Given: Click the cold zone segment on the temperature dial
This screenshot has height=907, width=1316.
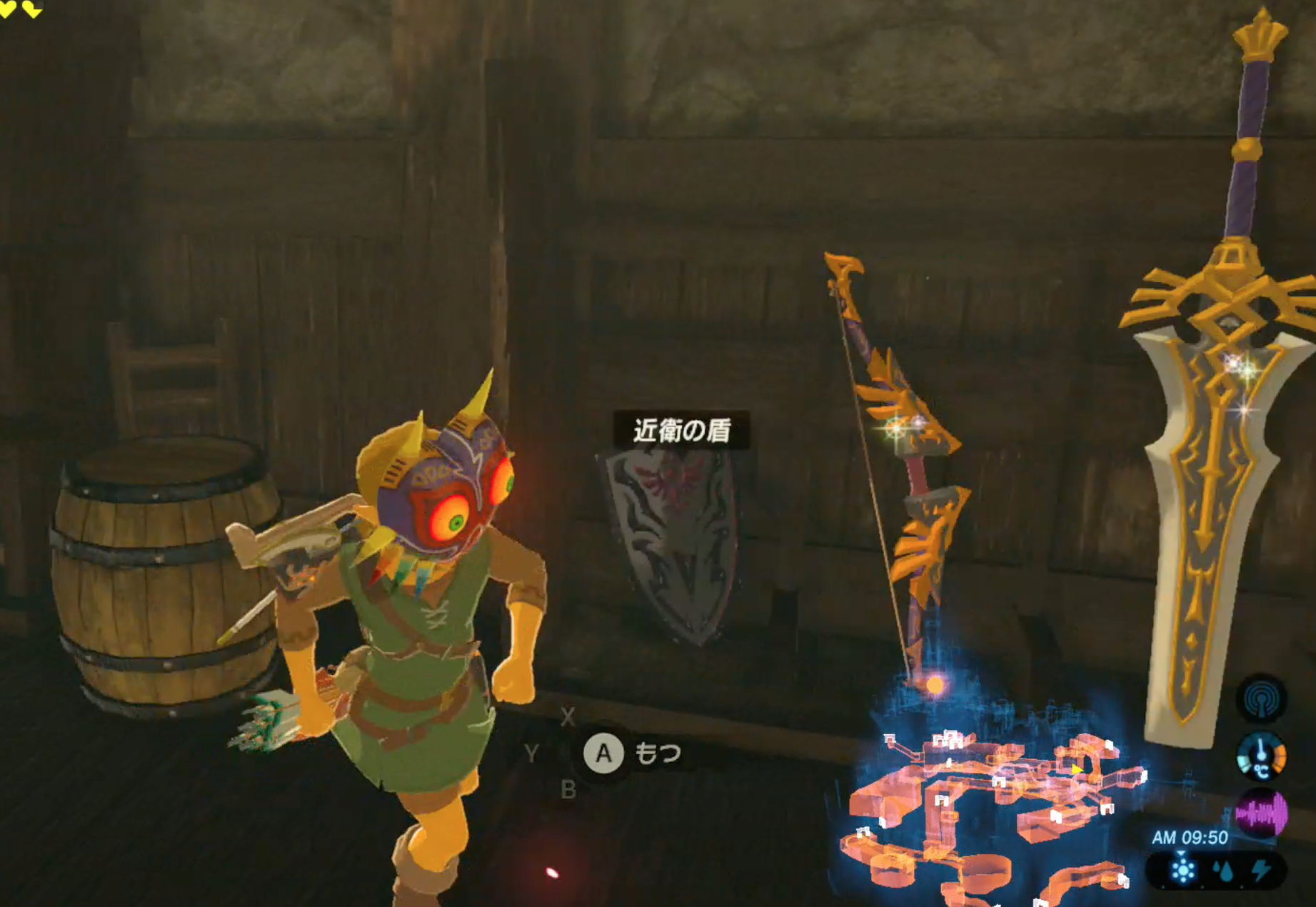Looking at the screenshot, I should point(1244,764).
